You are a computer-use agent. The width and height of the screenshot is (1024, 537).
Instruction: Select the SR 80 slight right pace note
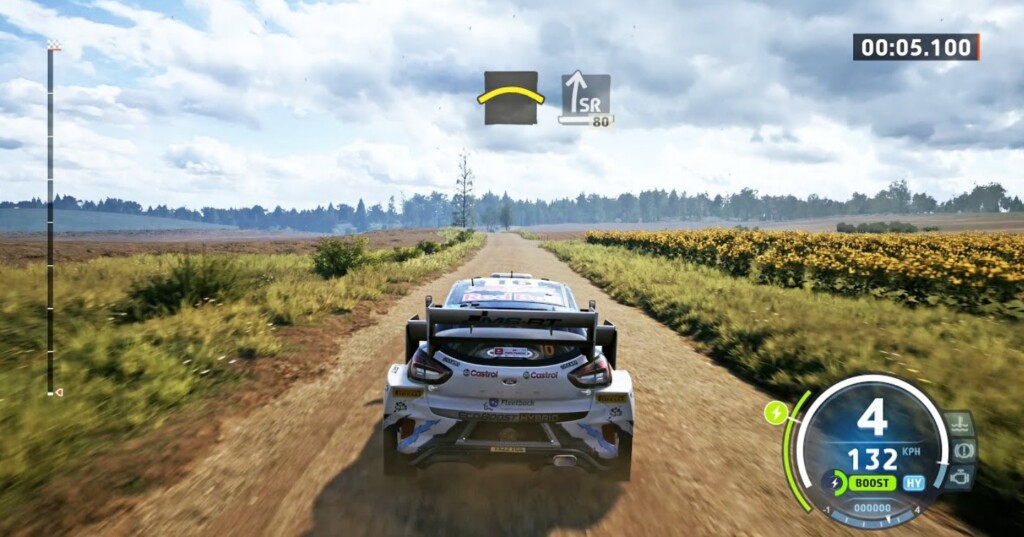[585, 98]
